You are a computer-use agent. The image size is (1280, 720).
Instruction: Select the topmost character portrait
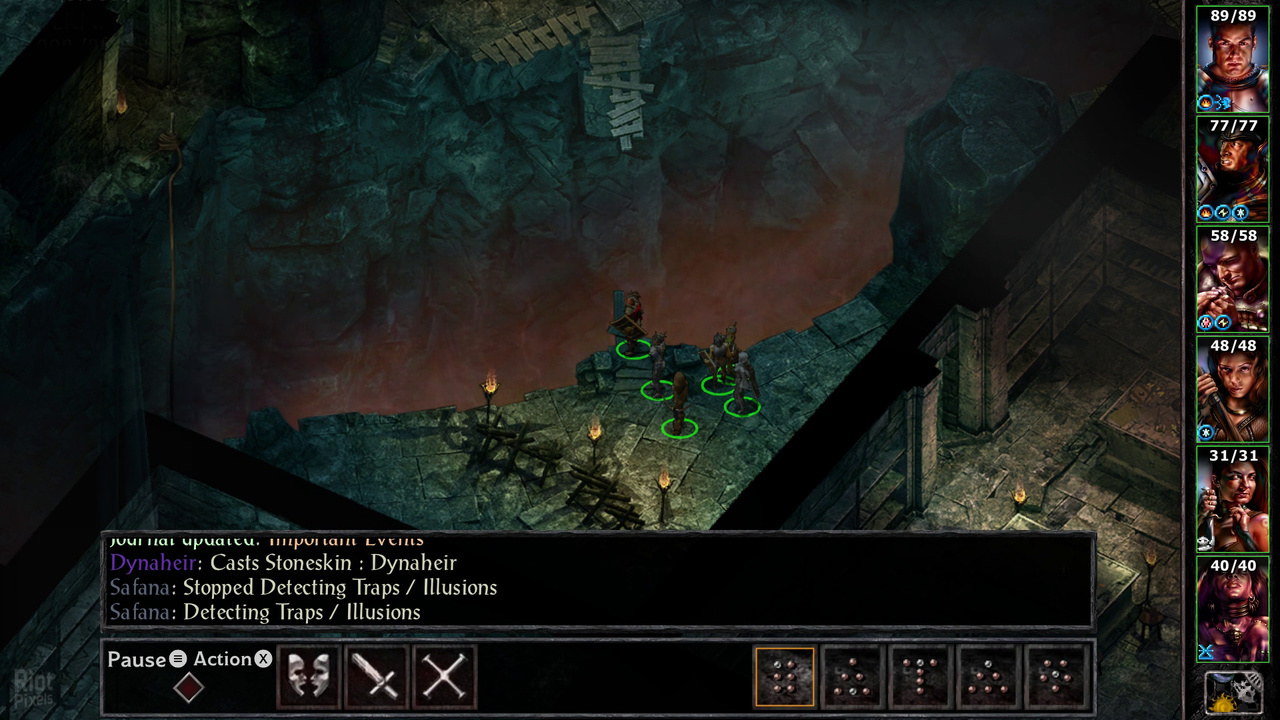click(x=1234, y=60)
